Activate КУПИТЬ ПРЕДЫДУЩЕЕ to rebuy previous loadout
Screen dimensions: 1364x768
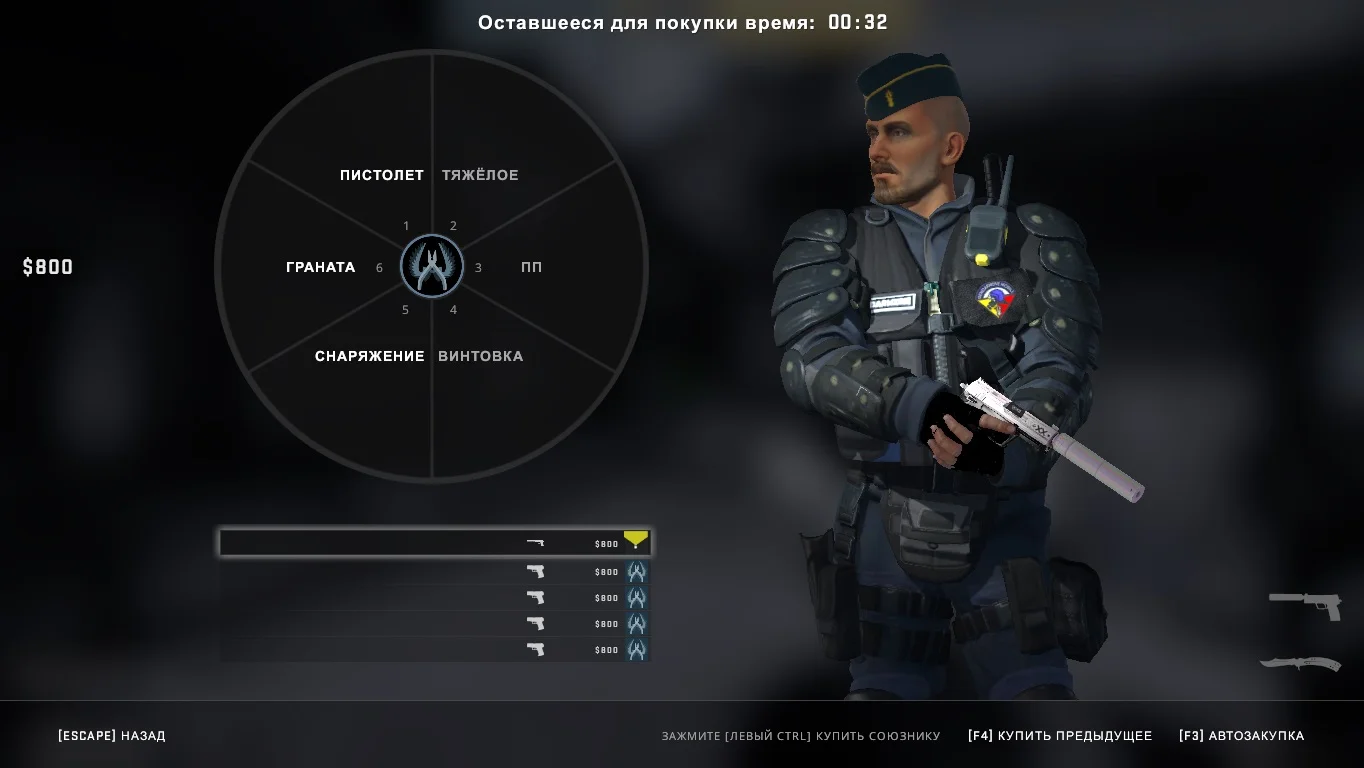coord(1060,736)
